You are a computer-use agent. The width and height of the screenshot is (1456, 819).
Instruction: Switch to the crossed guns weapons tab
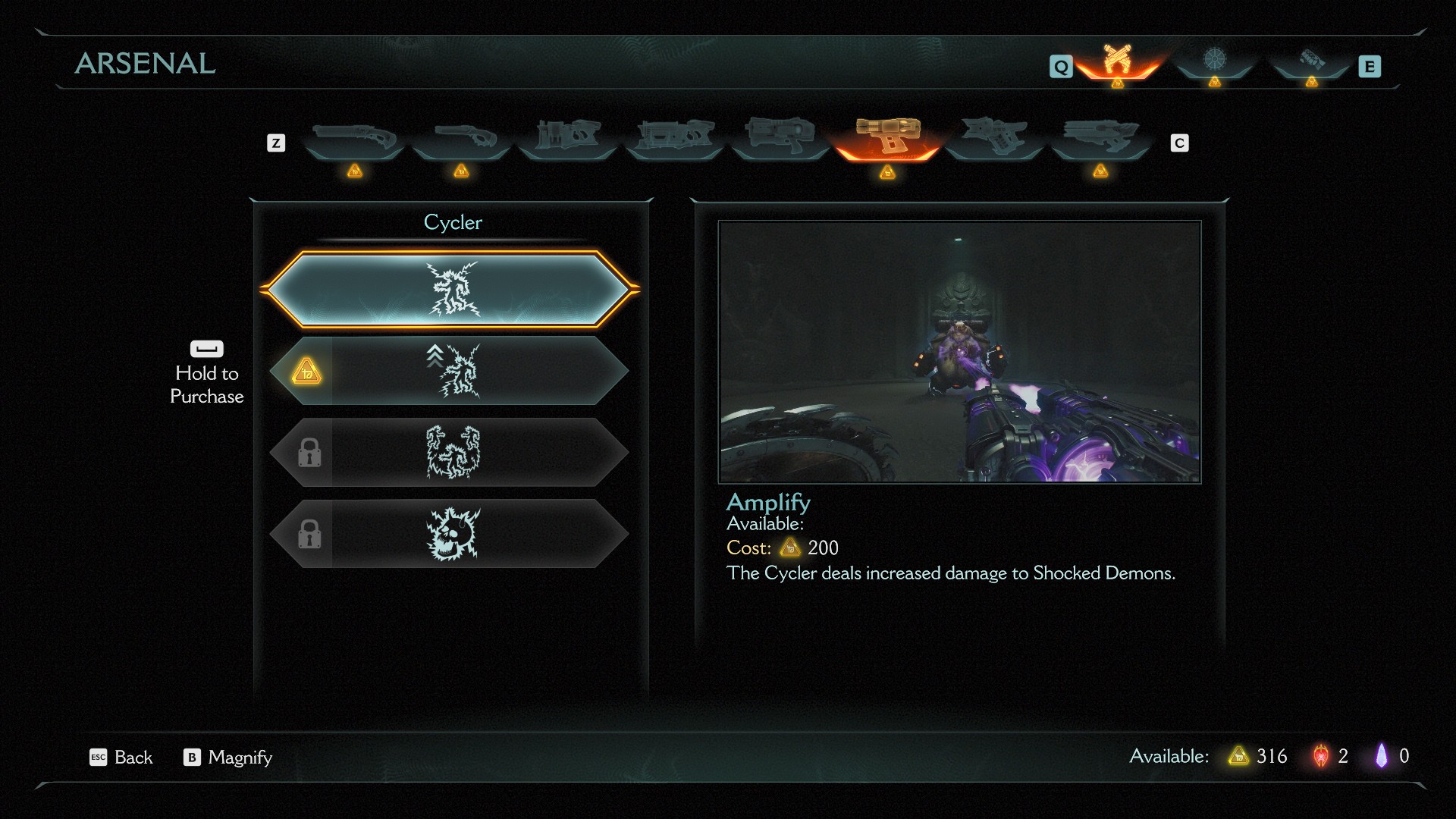[1116, 61]
